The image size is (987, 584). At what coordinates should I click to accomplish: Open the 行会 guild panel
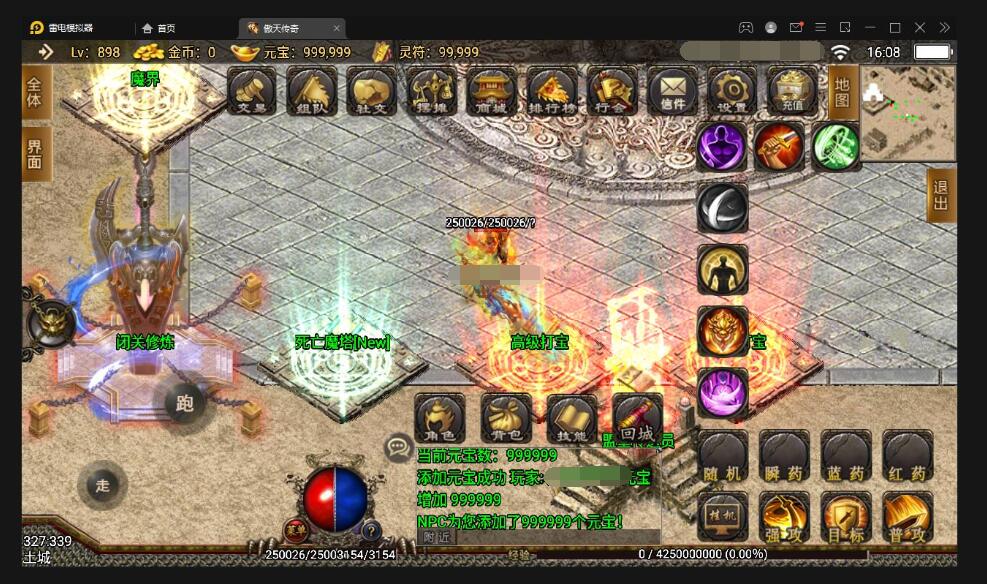click(612, 91)
